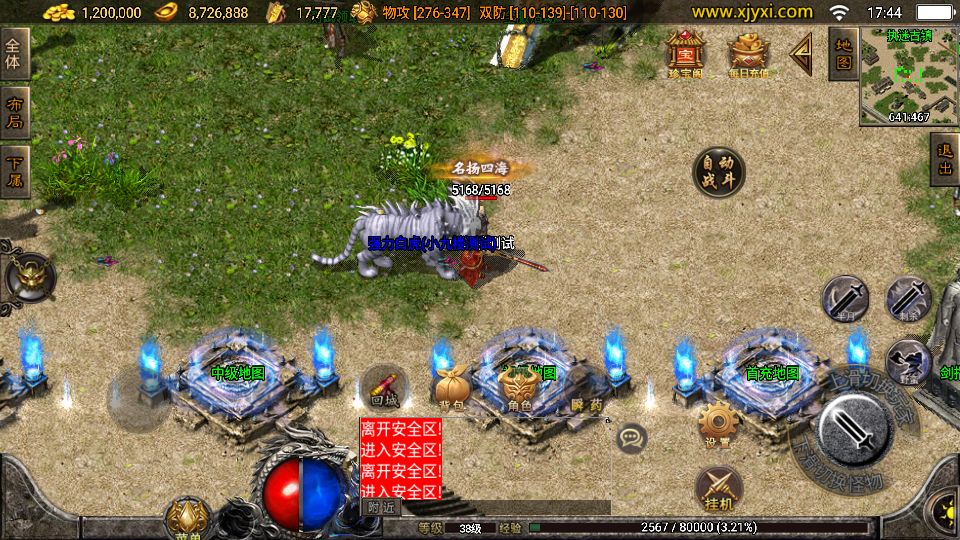Screen dimensions: 960x540
Task: Click the 执迷古镇 minimap
Action: [908, 76]
